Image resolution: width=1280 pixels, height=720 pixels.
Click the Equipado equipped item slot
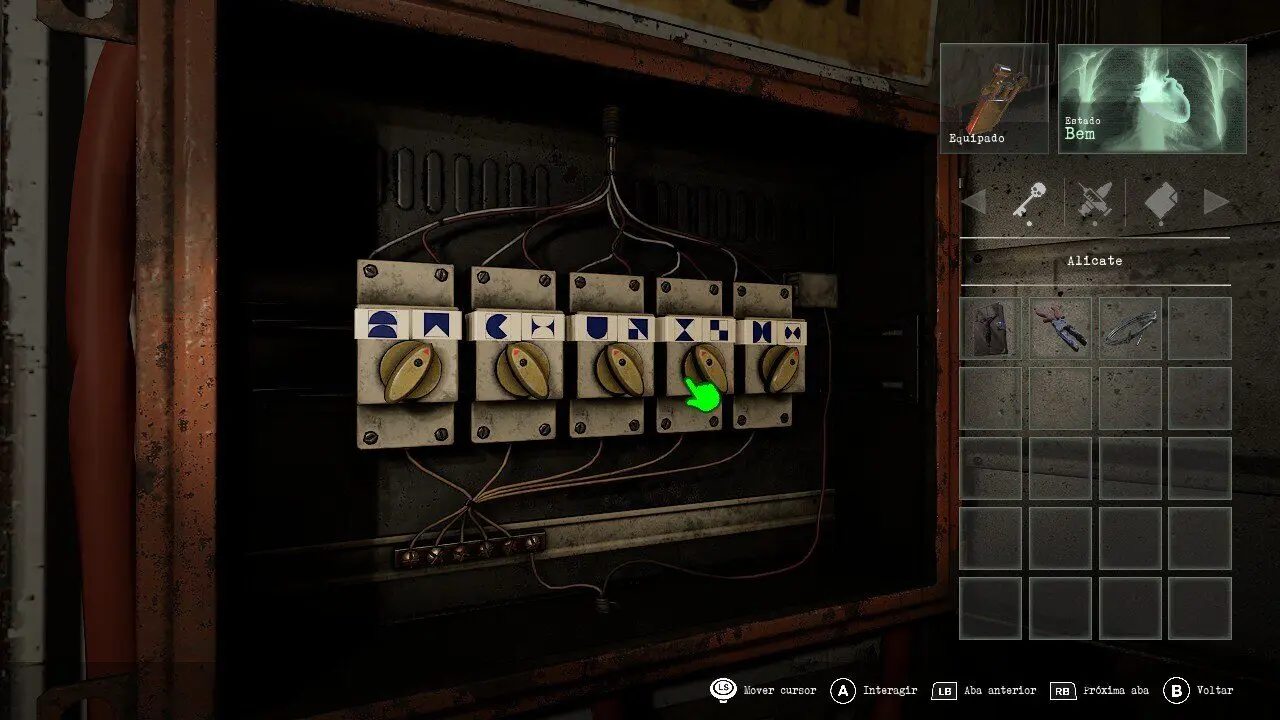pyautogui.click(x=993, y=98)
